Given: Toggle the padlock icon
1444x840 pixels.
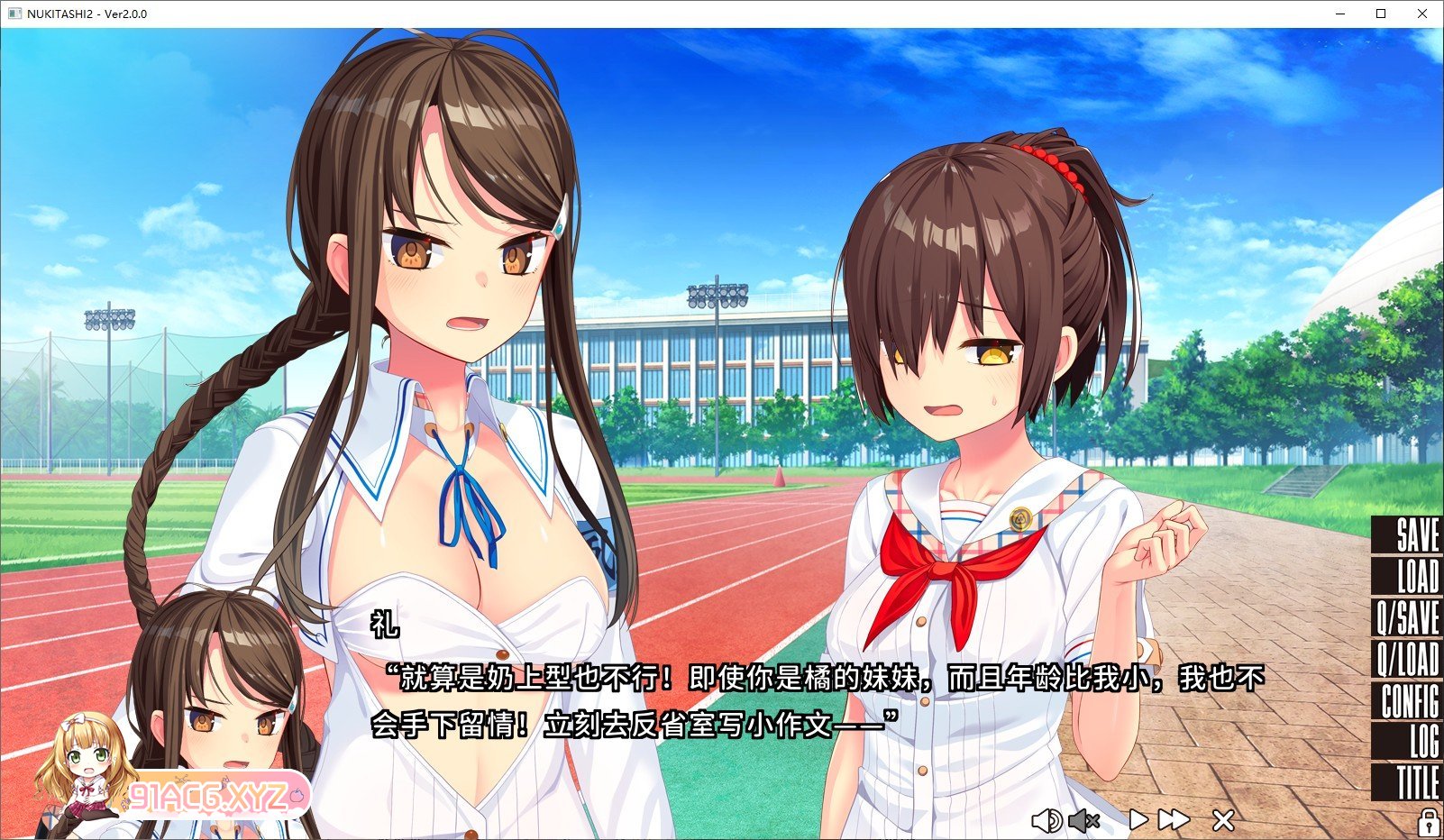Looking at the screenshot, I should pyautogui.click(x=1428, y=822).
